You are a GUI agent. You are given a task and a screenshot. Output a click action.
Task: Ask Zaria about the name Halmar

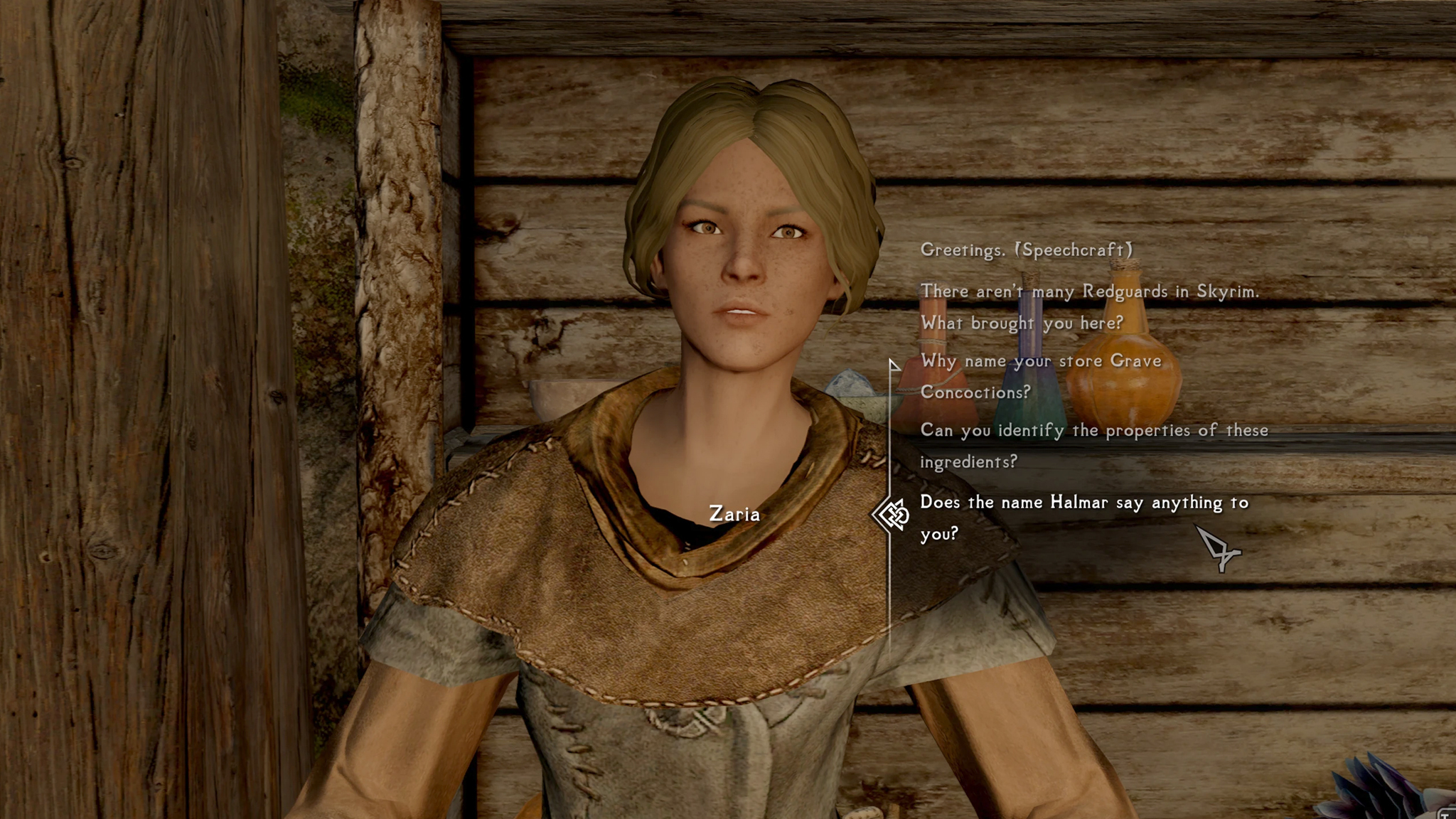(1083, 517)
